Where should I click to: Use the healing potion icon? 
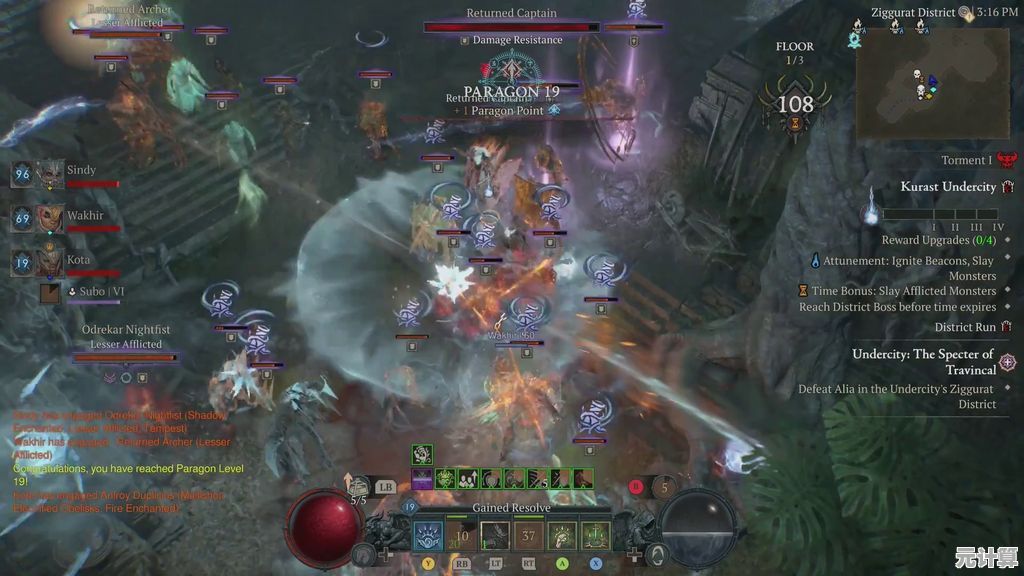pyautogui.click(x=359, y=486)
